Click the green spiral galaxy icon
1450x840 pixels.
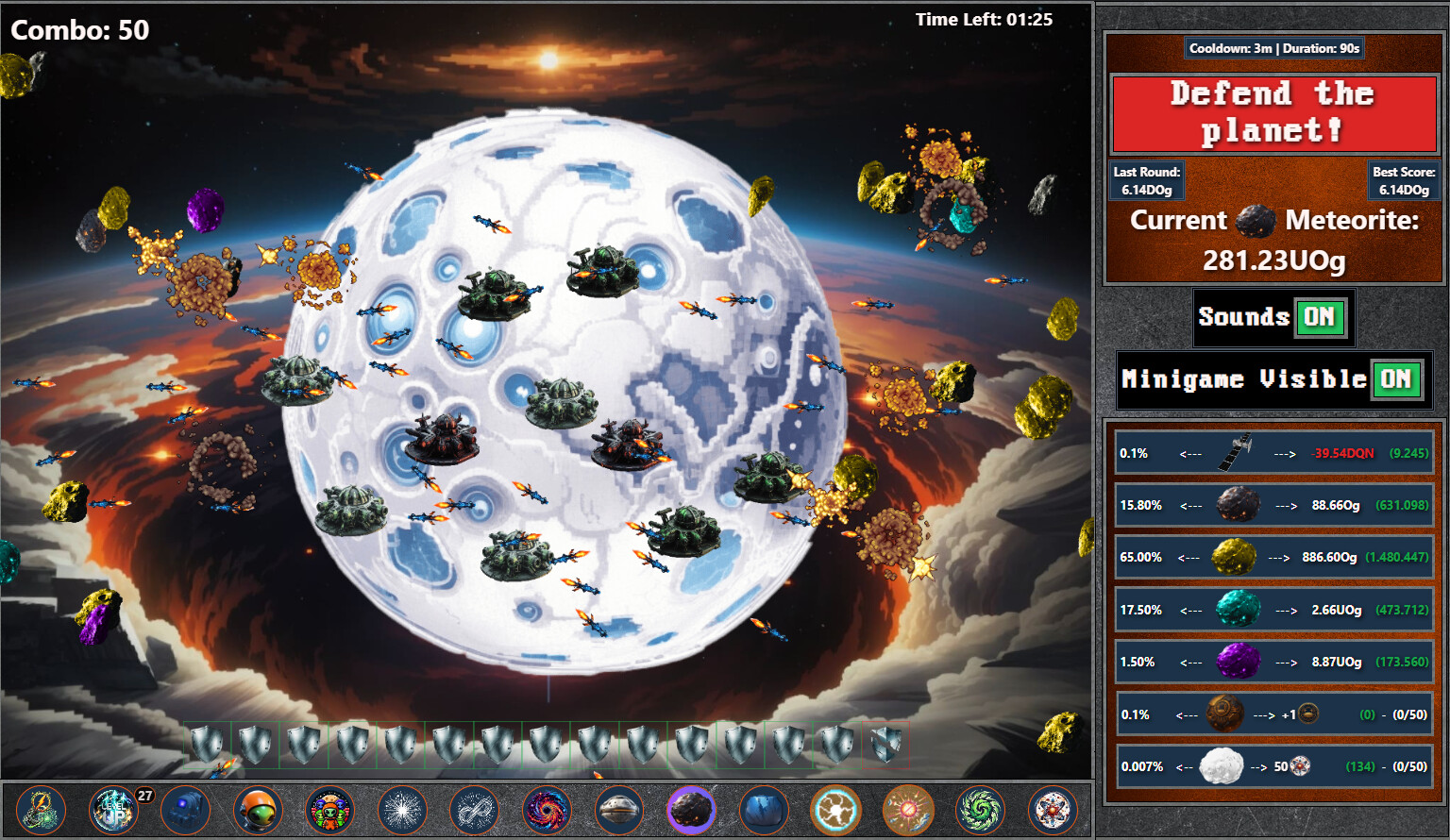(982, 809)
